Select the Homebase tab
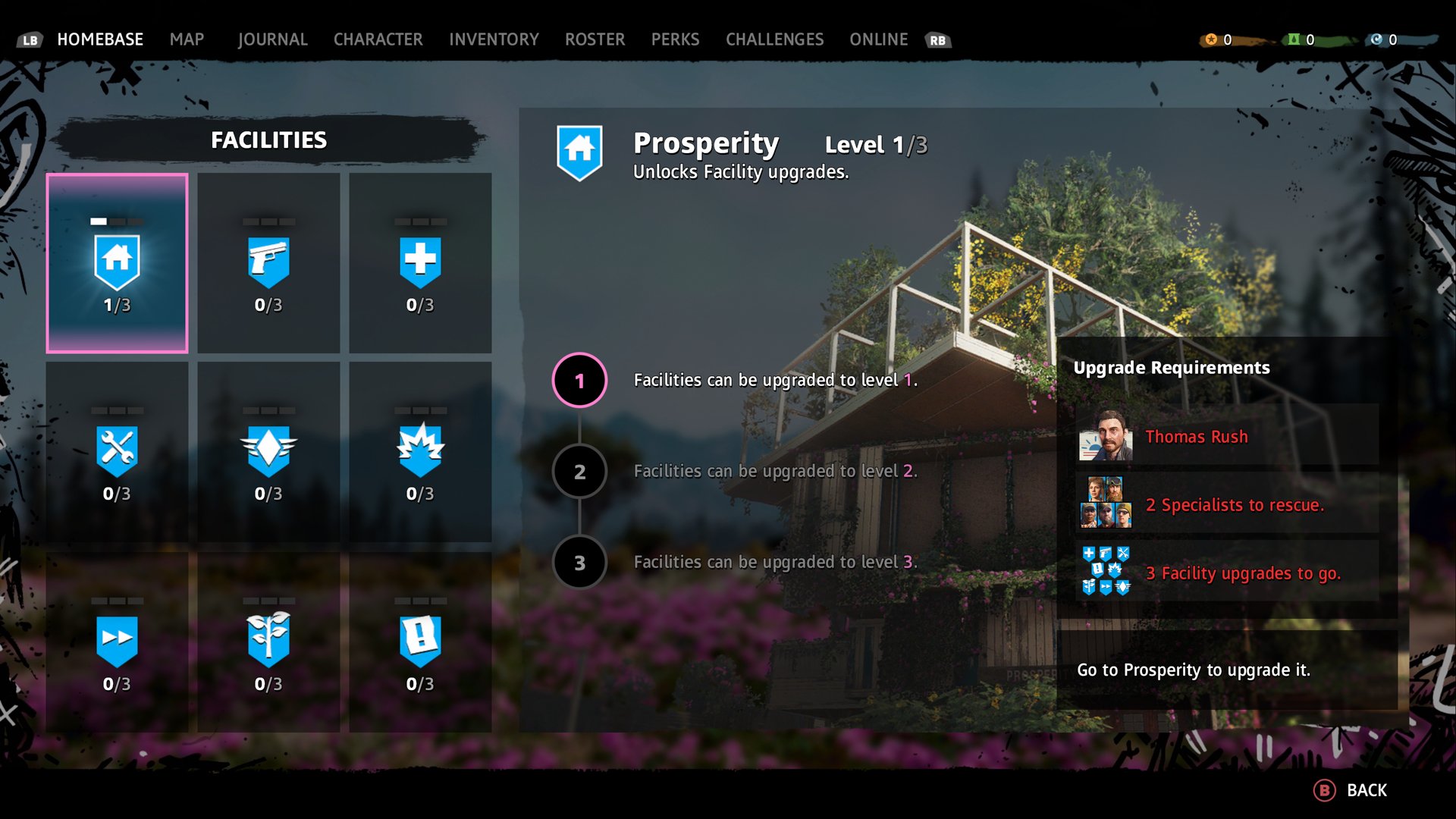This screenshot has height=819, width=1456. (x=100, y=39)
